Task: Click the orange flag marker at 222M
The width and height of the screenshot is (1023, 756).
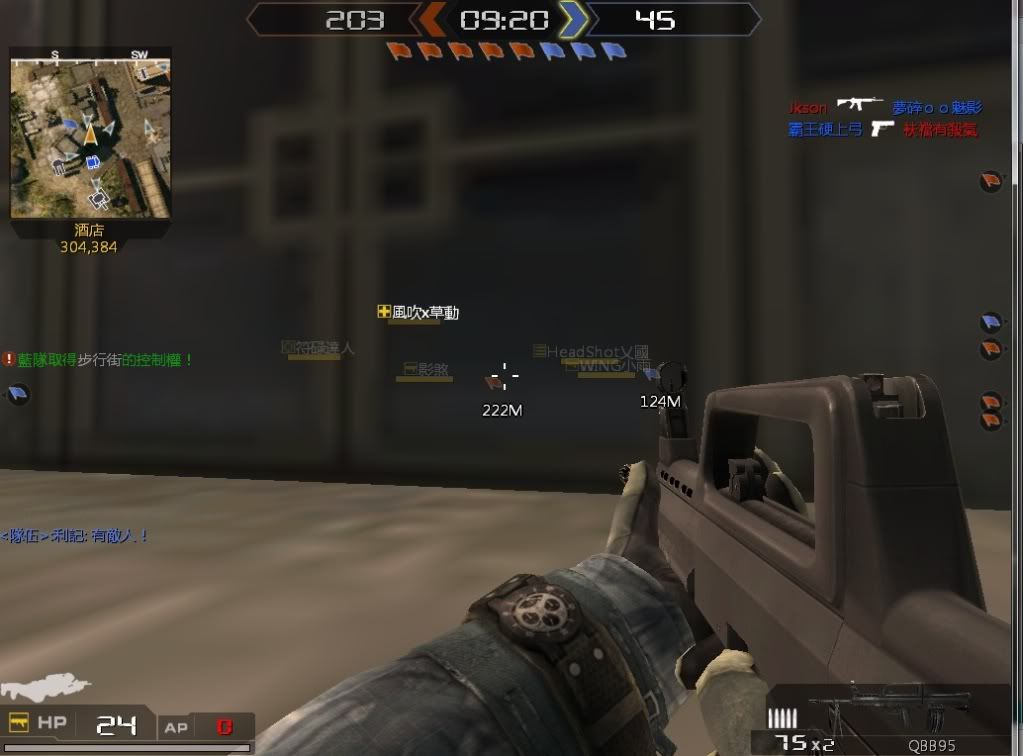Action: (494, 382)
